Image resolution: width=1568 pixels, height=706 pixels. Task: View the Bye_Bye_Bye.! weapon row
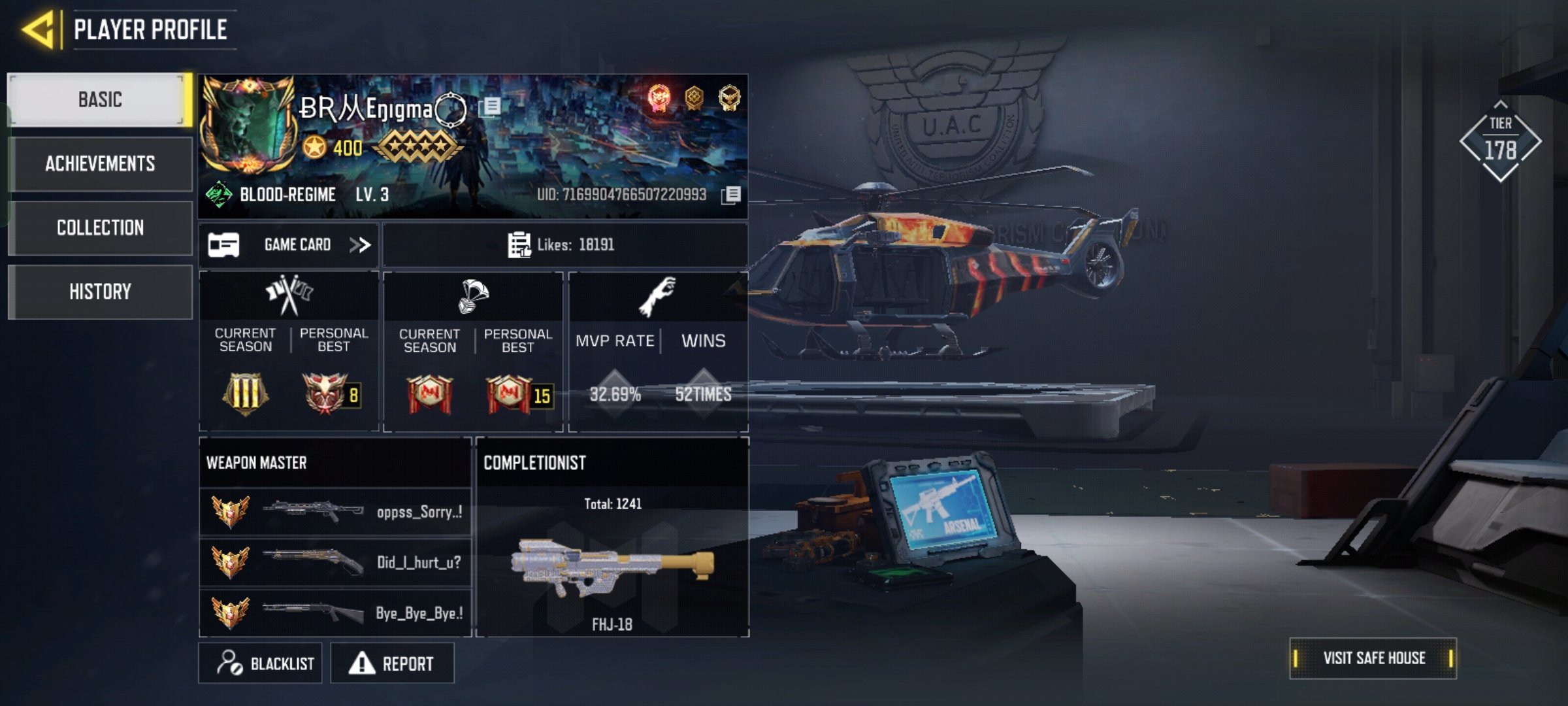click(335, 613)
